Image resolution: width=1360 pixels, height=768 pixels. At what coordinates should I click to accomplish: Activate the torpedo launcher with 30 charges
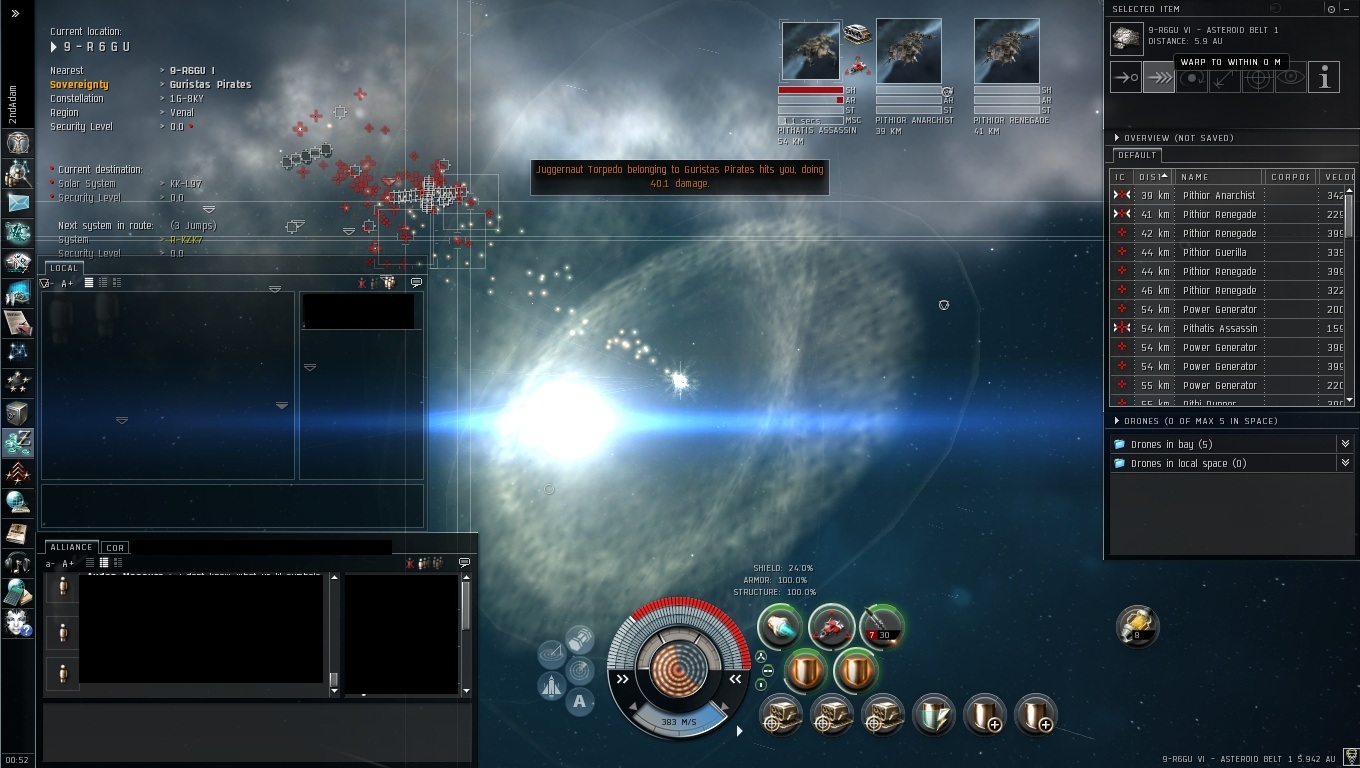(882, 627)
